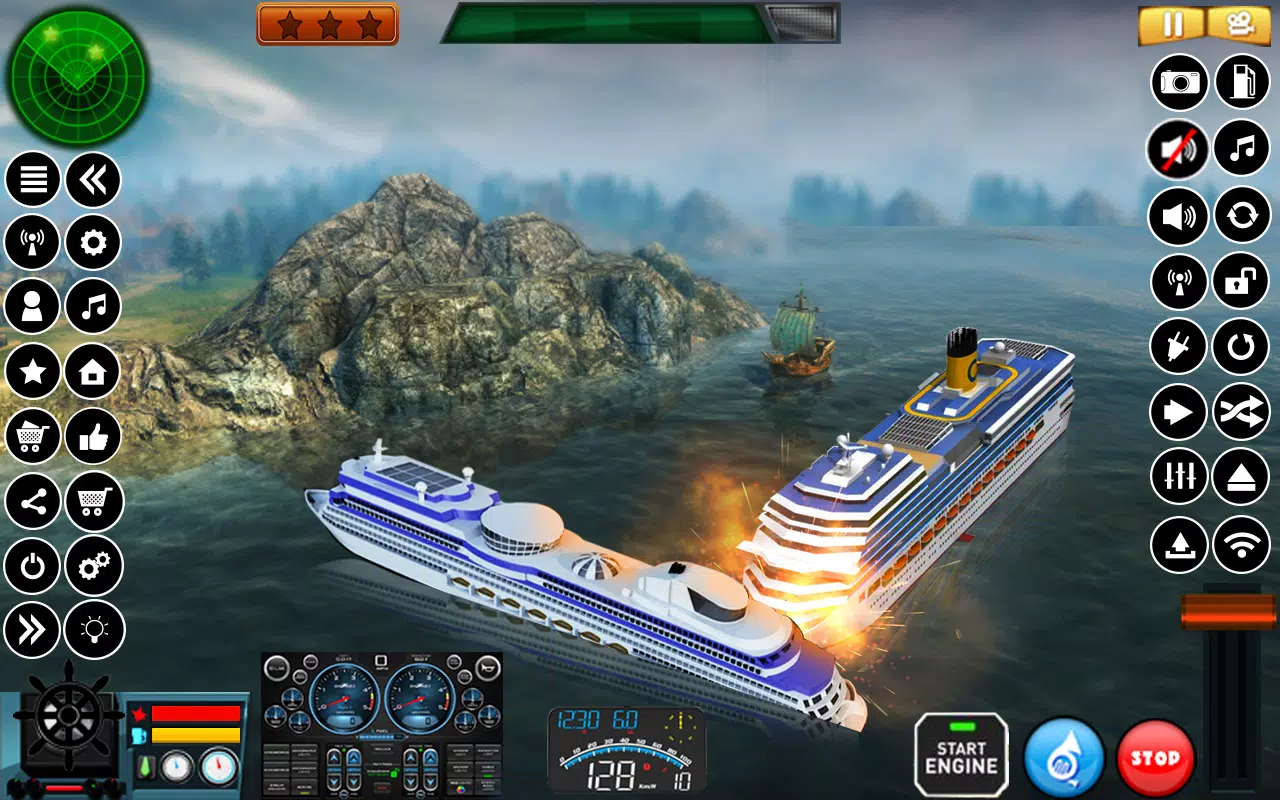Select the shuffle mode icon
The height and width of the screenshot is (800, 1280).
pos(1241,412)
